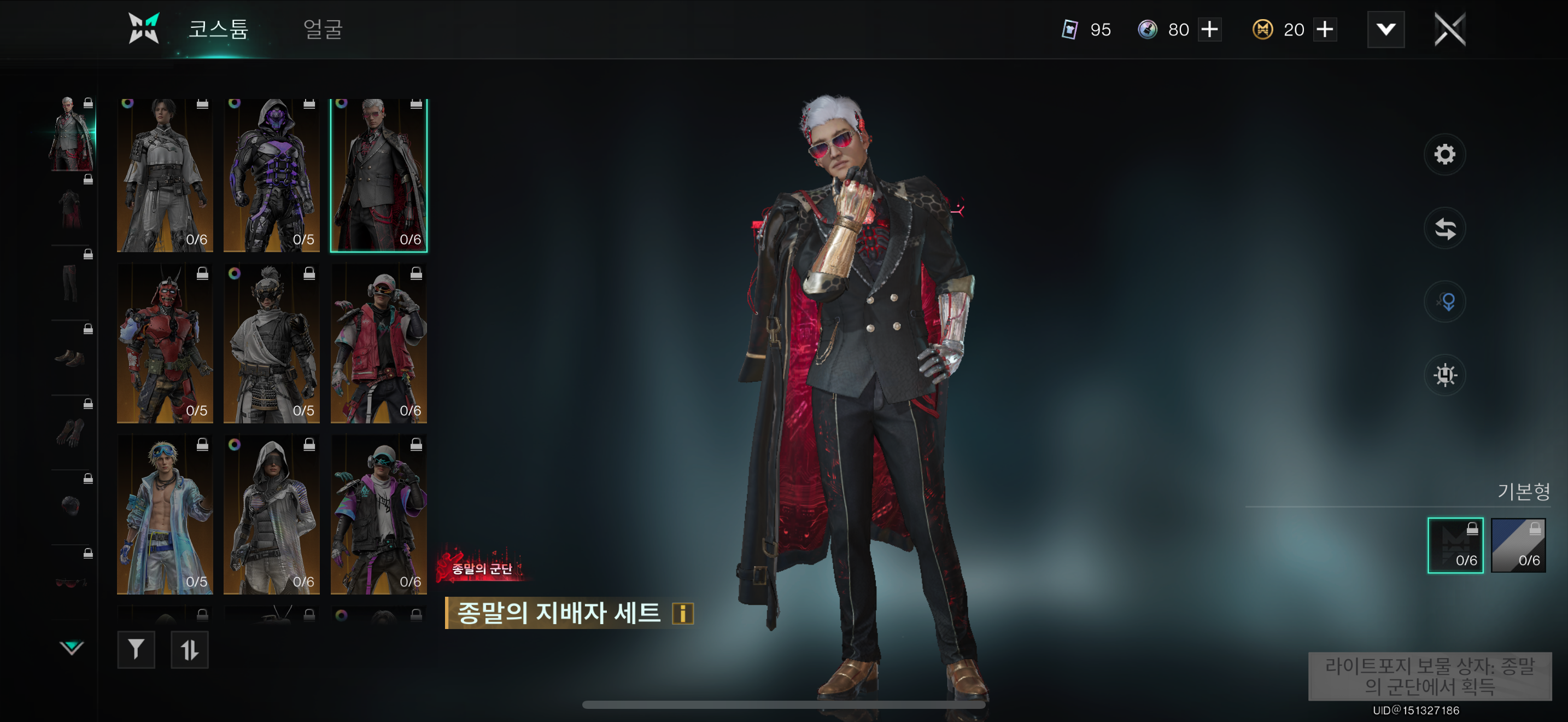
Task: Open the costume sort order button
Action: pyautogui.click(x=189, y=650)
